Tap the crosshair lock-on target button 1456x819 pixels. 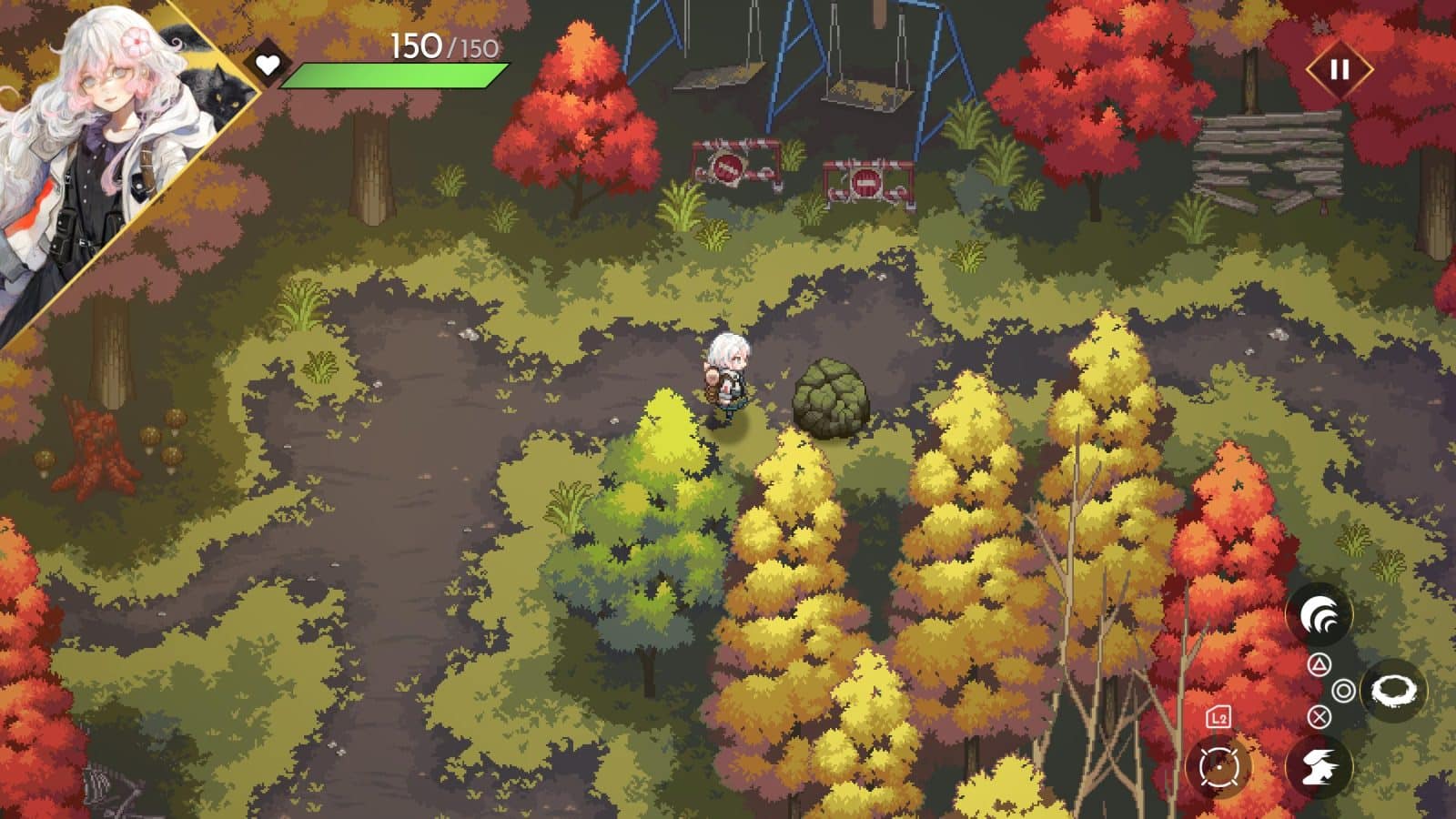1219,767
